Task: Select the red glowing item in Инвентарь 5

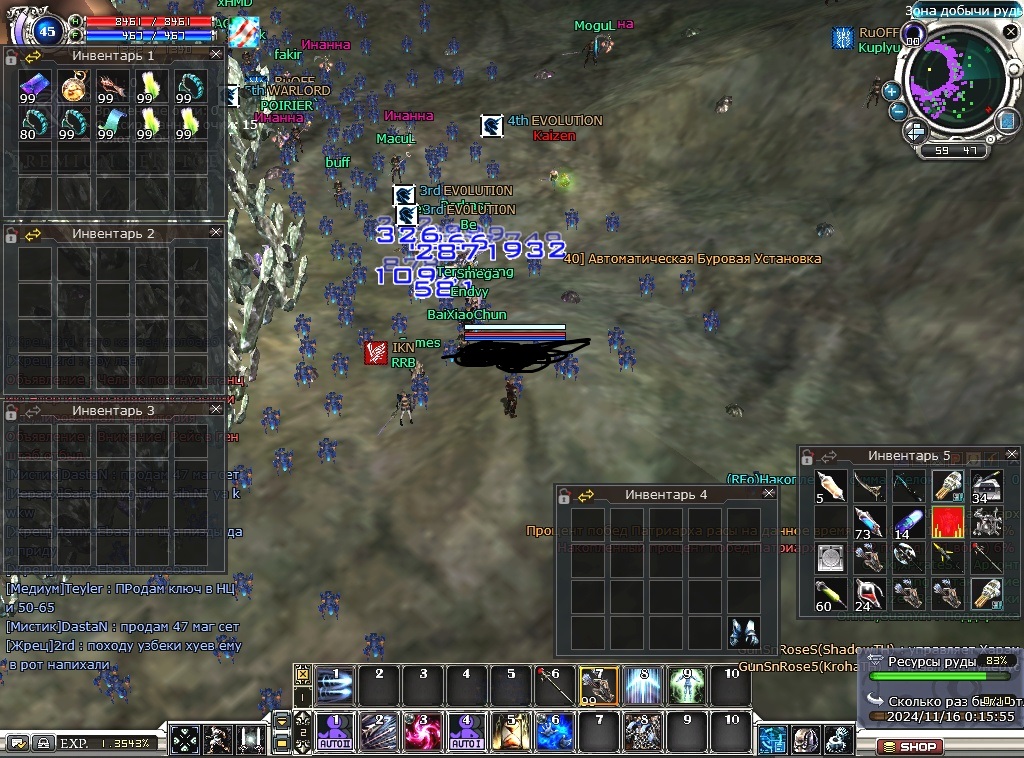Action: pyautogui.click(x=946, y=522)
